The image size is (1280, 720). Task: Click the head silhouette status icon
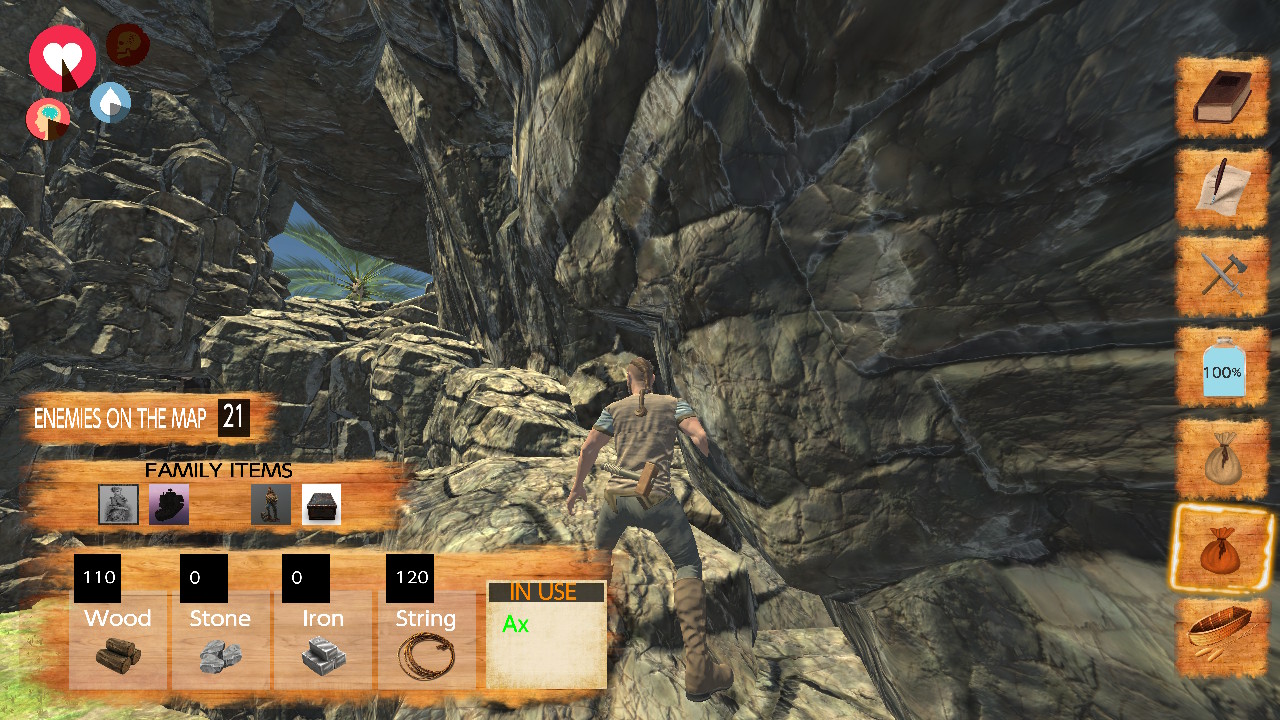point(47,119)
